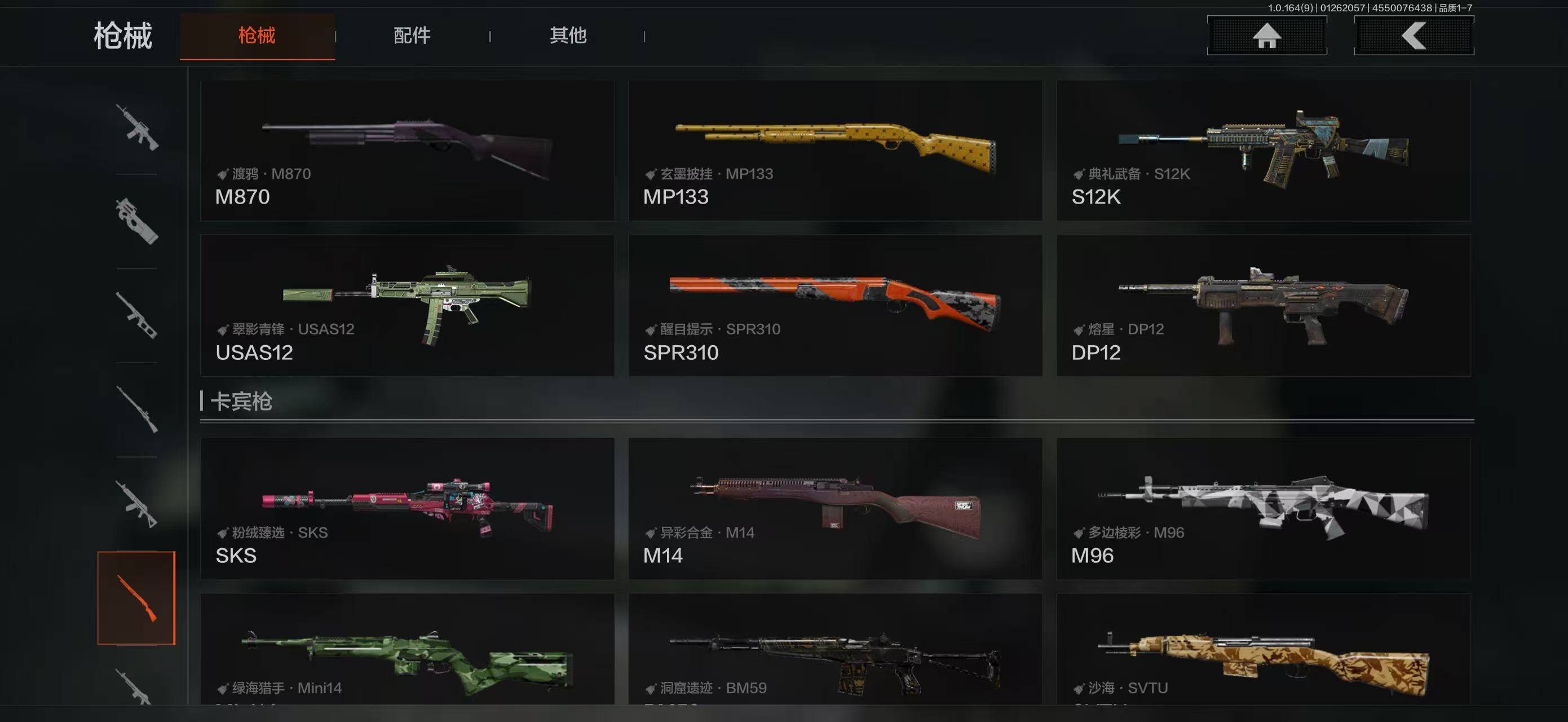Open the M14 weapon tile
The width and height of the screenshot is (1568, 722).
click(835, 508)
